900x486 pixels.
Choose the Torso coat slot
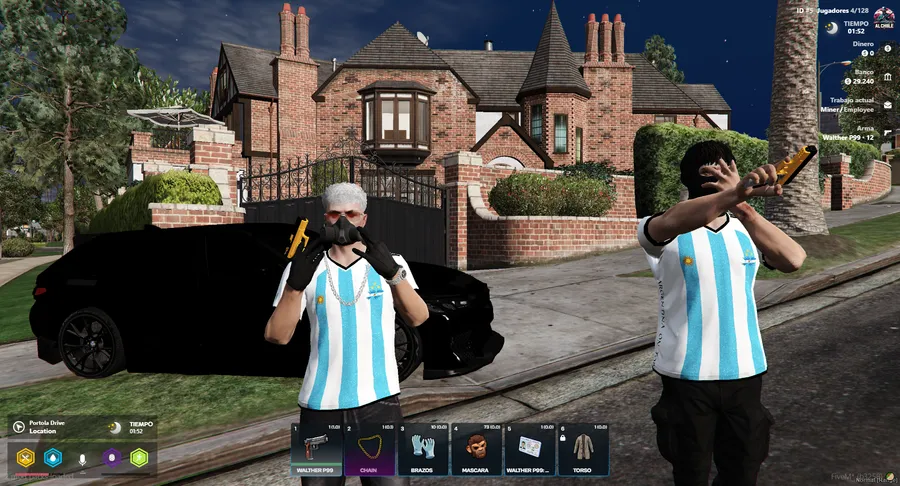pos(583,449)
